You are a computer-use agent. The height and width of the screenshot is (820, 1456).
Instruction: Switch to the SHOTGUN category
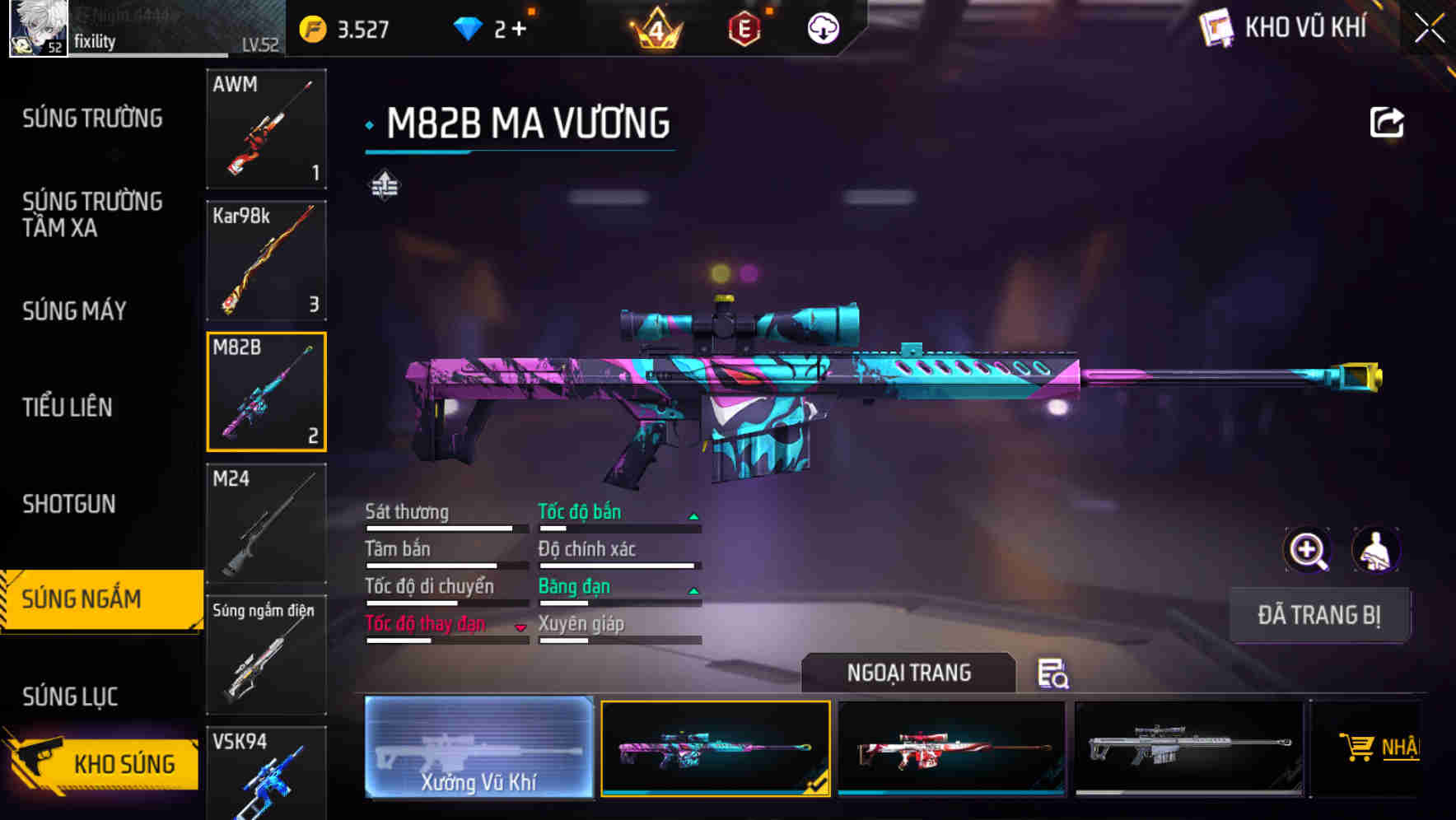tap(69, 503)
